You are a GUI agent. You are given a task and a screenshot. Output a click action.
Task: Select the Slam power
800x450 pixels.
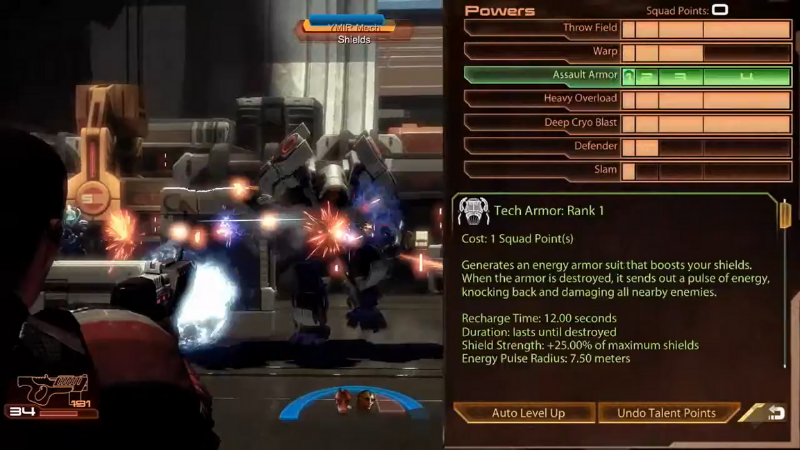tap(543, 170)
